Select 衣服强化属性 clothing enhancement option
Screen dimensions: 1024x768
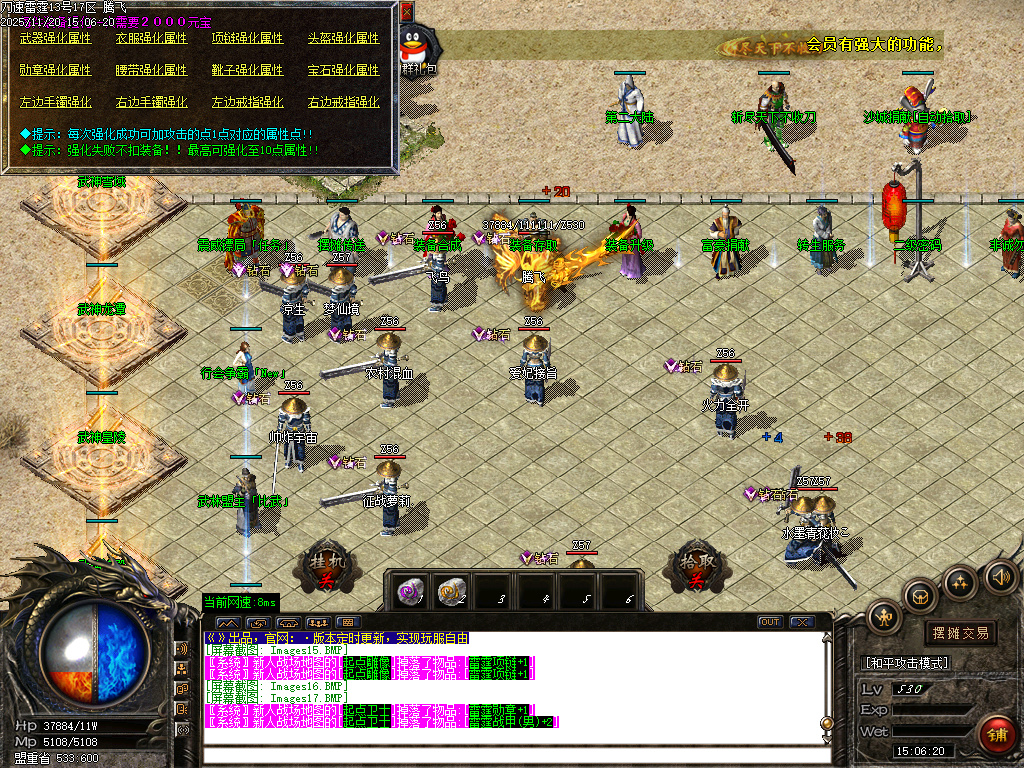click(x=151, y=38)
